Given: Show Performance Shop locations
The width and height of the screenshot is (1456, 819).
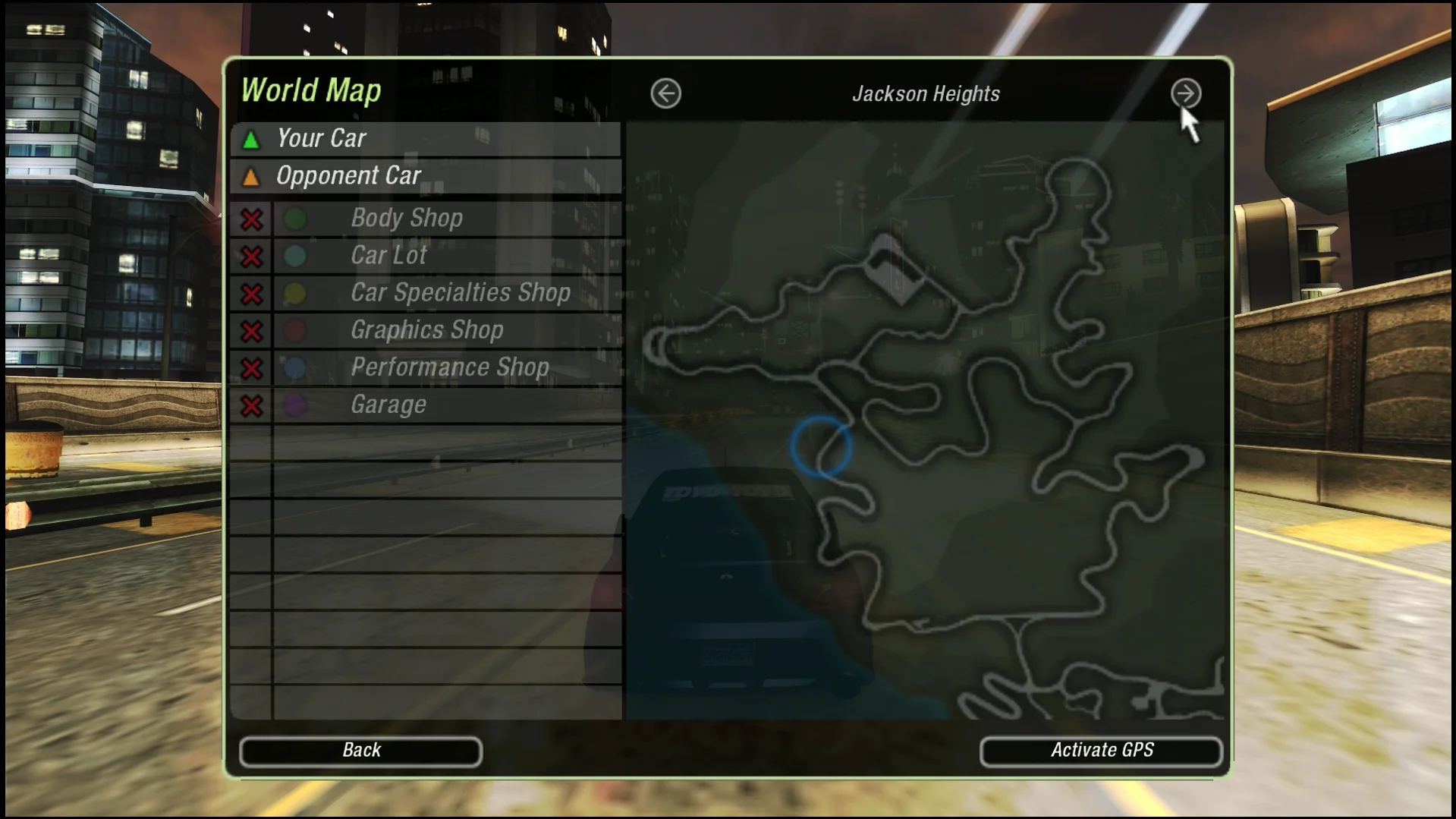Looking at the screenshot, I should (x=252, y=368).
